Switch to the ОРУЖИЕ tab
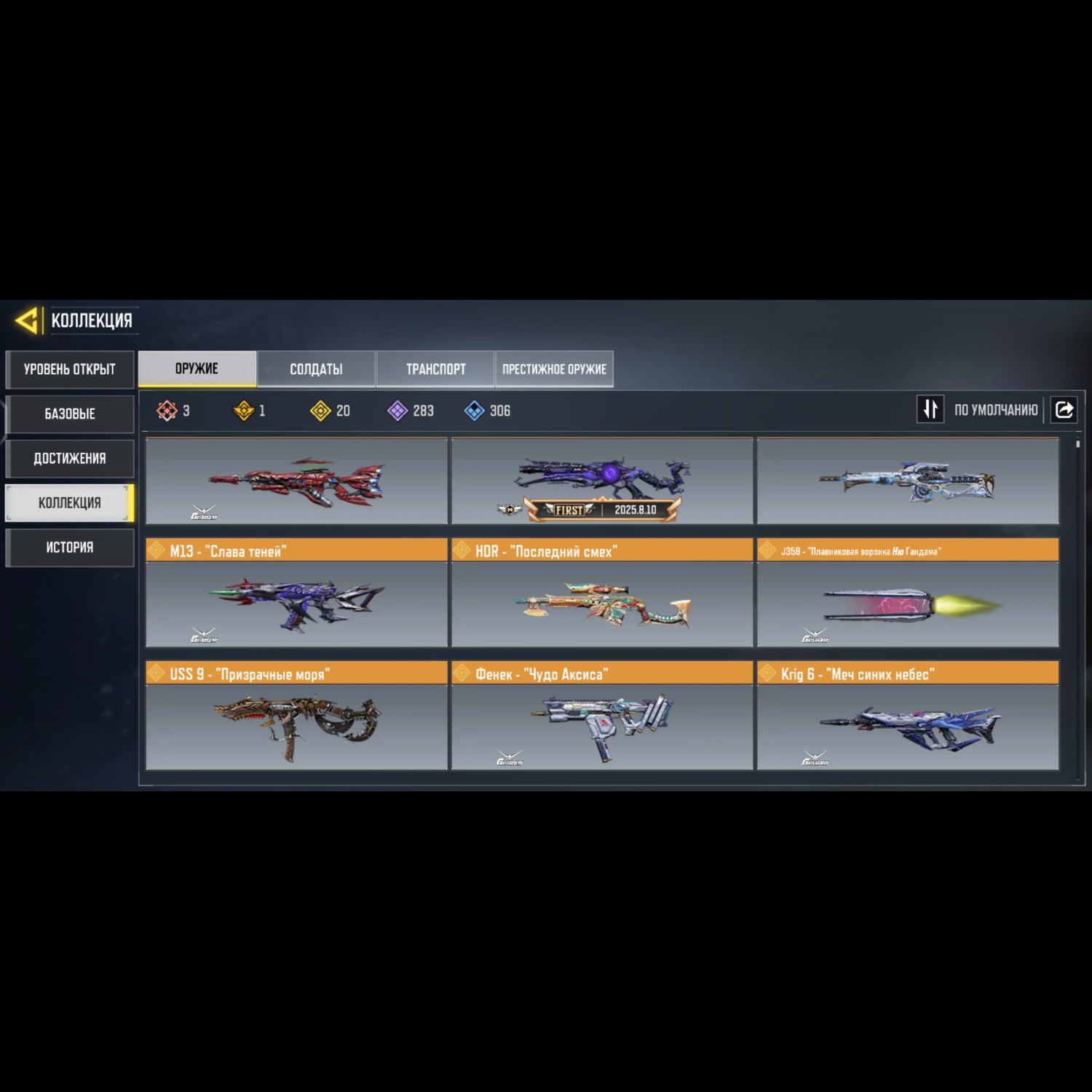The width and height of the screenshot is (1092, 1092). [x=197, y=368]
